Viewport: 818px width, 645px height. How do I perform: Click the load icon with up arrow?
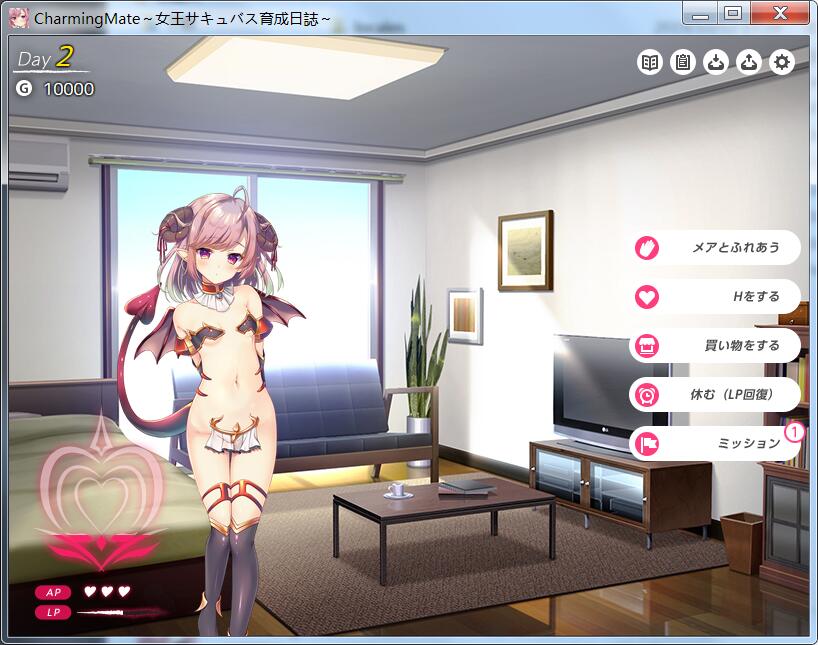click(749, 62)
